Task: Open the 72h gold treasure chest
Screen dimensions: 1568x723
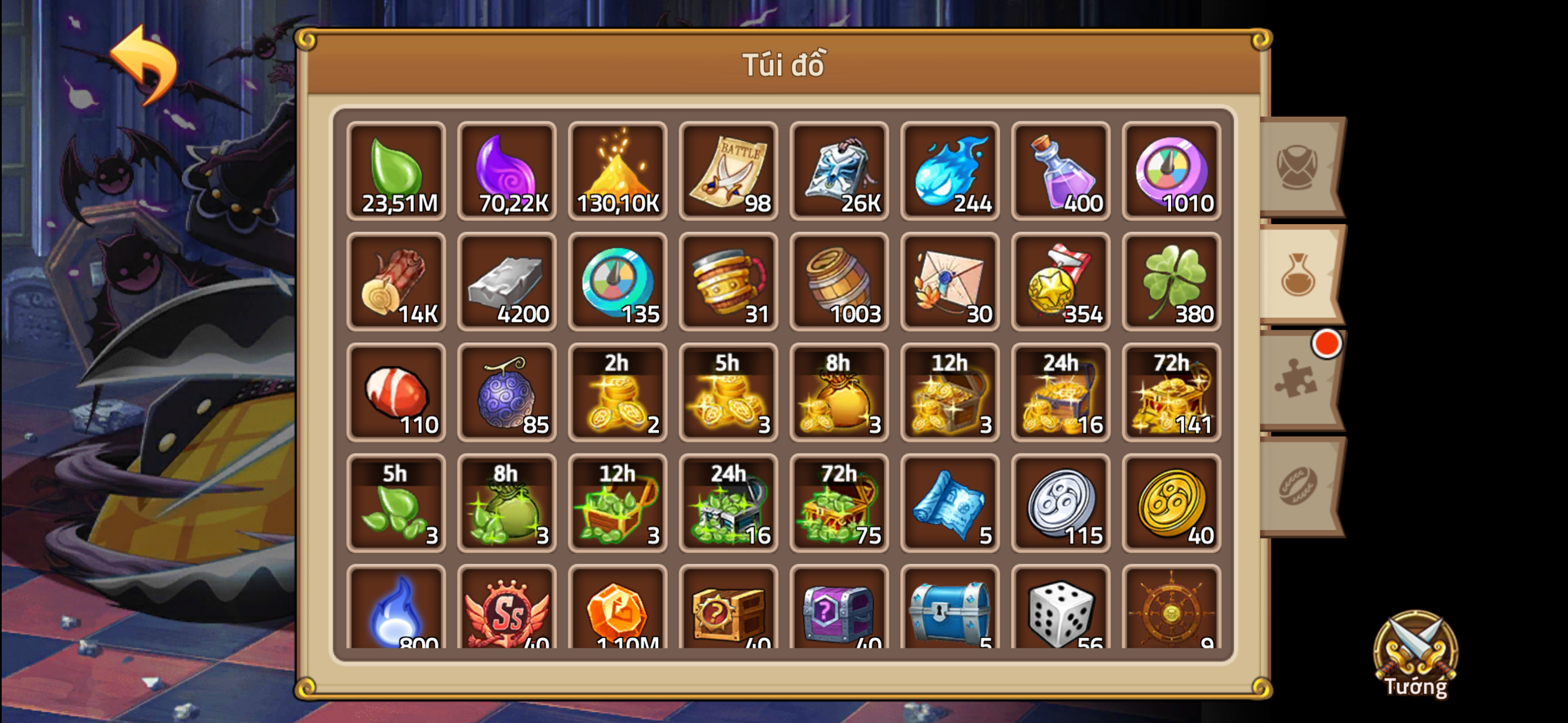Action: click(x=1172, y=392)
